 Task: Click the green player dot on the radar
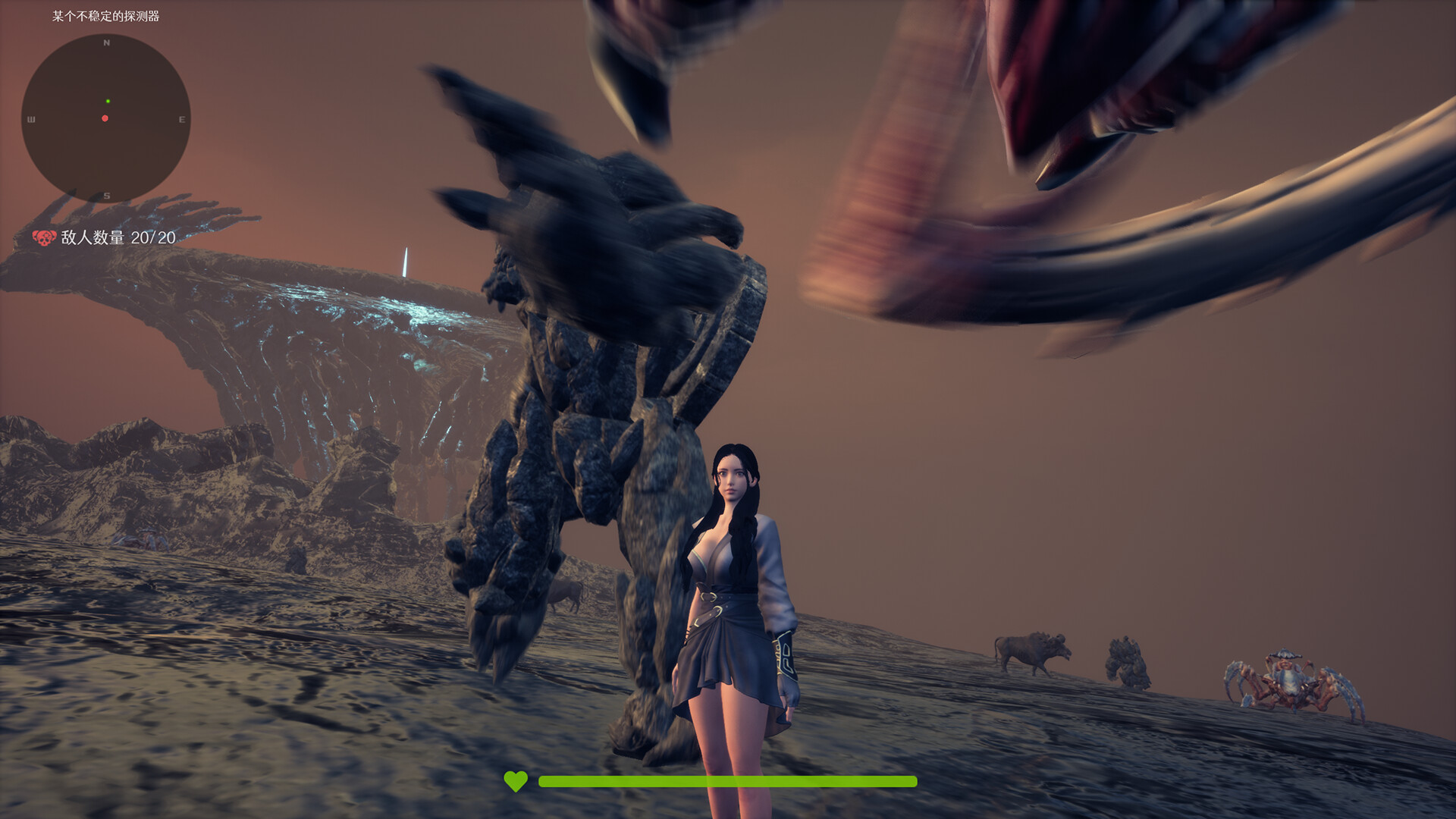[108, 100]
